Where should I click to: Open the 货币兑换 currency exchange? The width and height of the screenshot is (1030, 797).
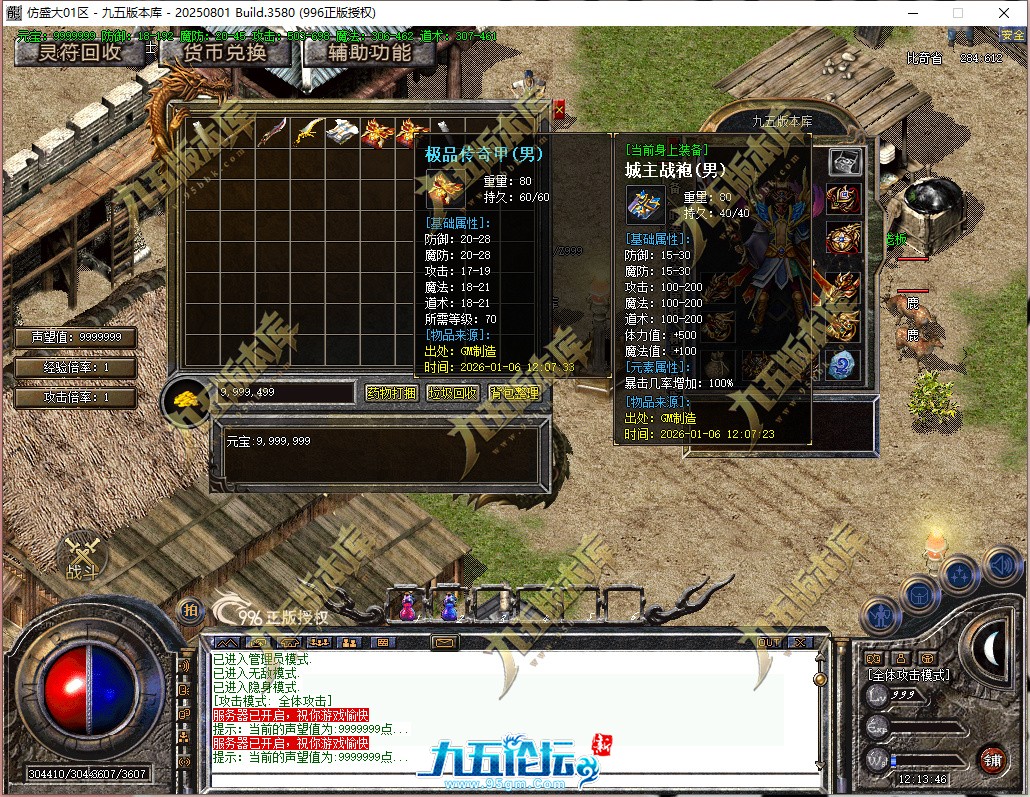pos(225,52)
